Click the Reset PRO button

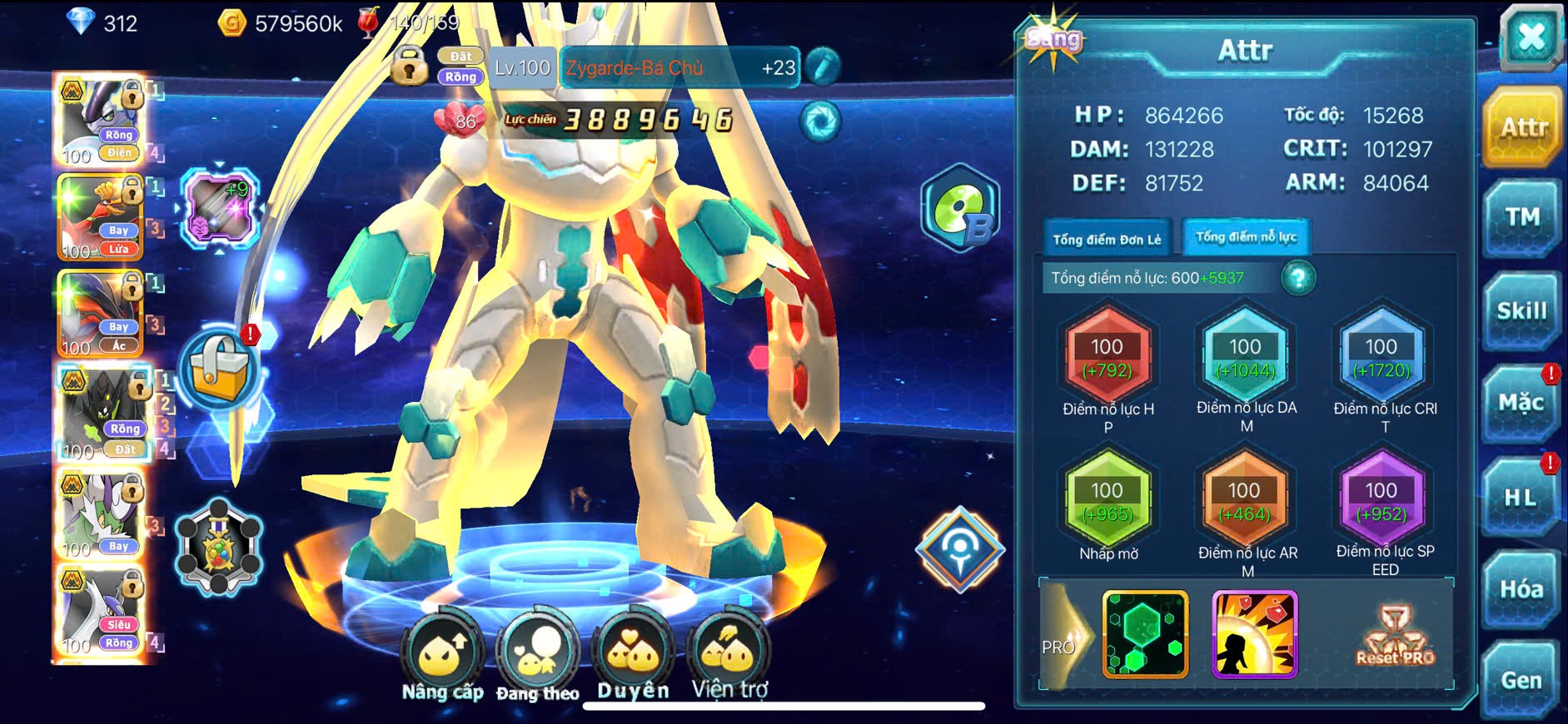[x=1396, y=637]
